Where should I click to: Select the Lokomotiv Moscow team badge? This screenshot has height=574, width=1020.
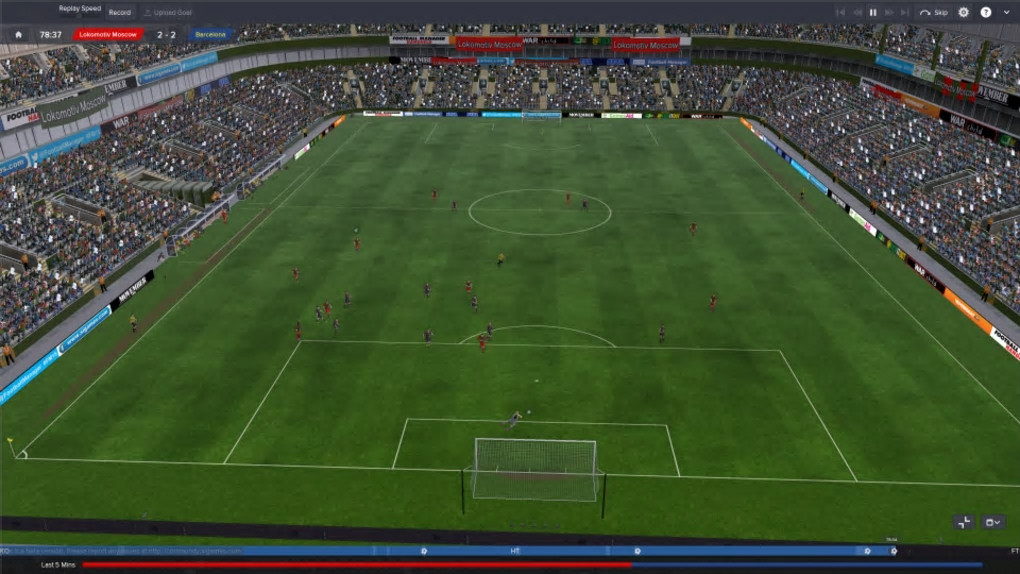(x=108, y=34)
